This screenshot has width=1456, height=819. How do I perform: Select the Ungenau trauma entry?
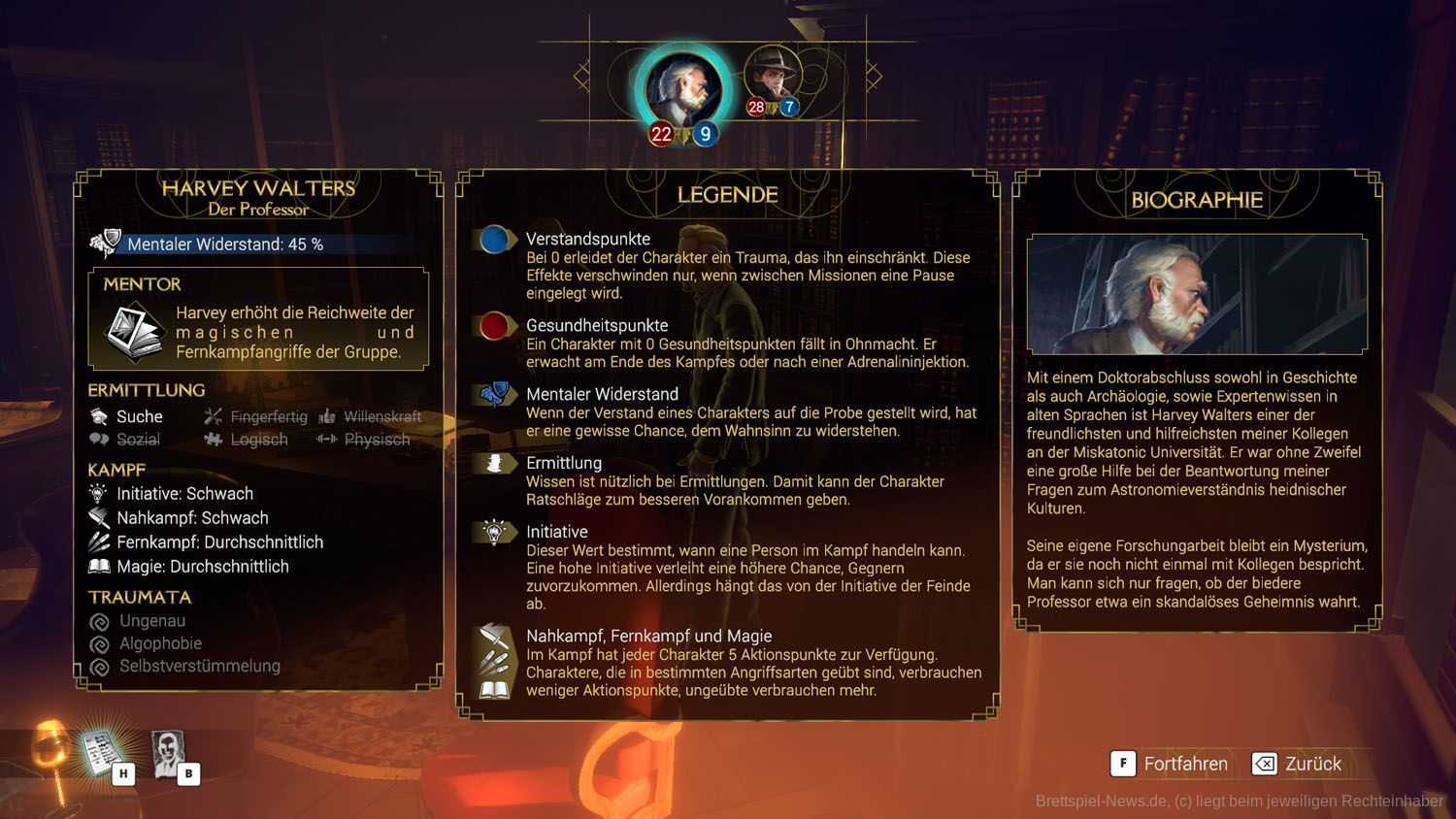(151, 621)
